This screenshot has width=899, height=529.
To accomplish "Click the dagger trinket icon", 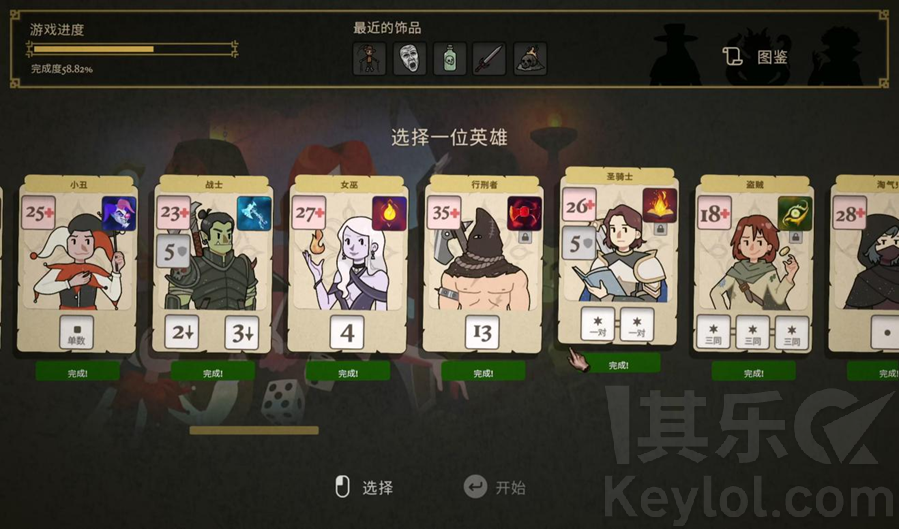I will tap(489, 59).
